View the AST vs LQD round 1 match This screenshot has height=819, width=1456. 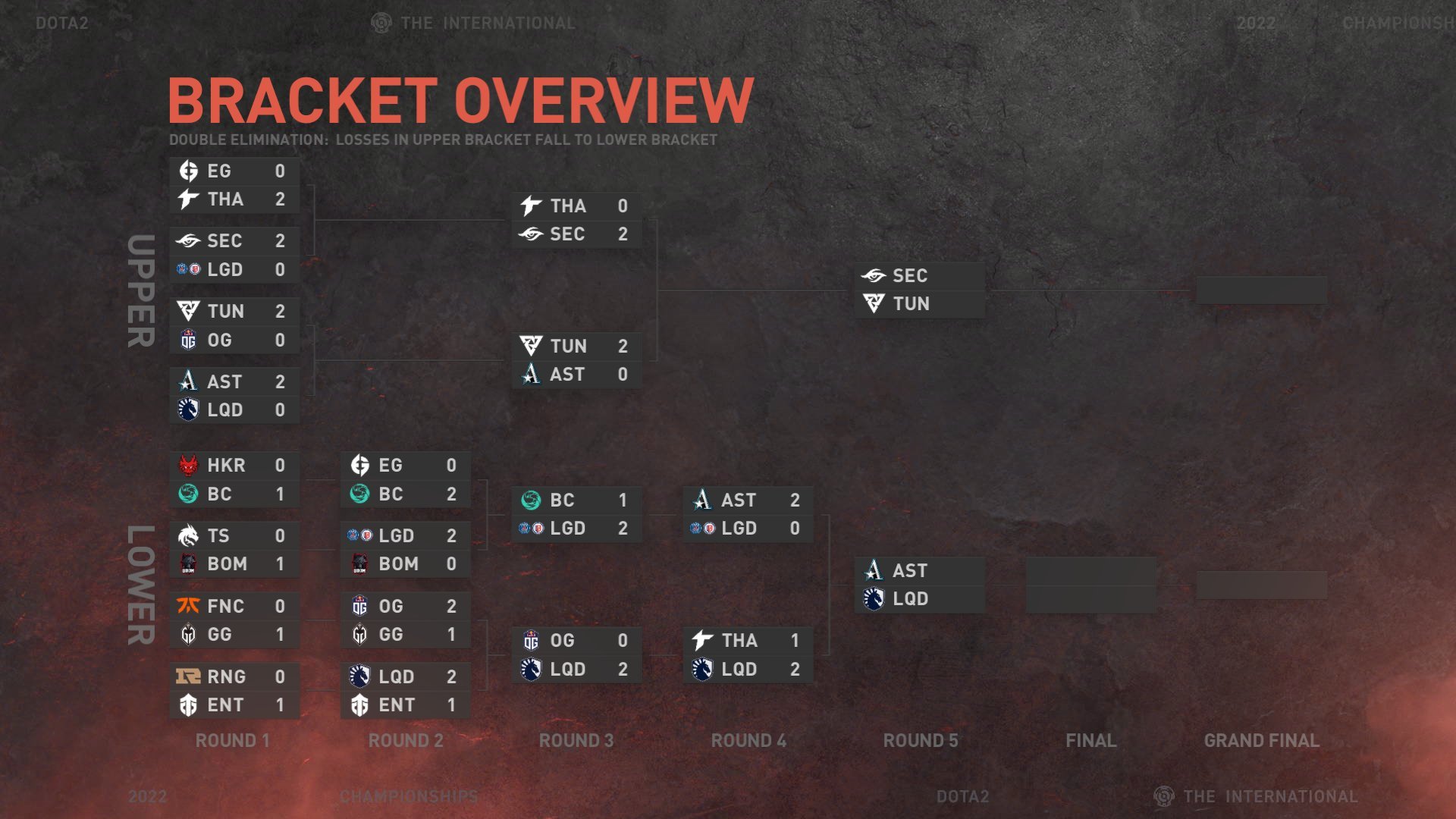point(234,395)
